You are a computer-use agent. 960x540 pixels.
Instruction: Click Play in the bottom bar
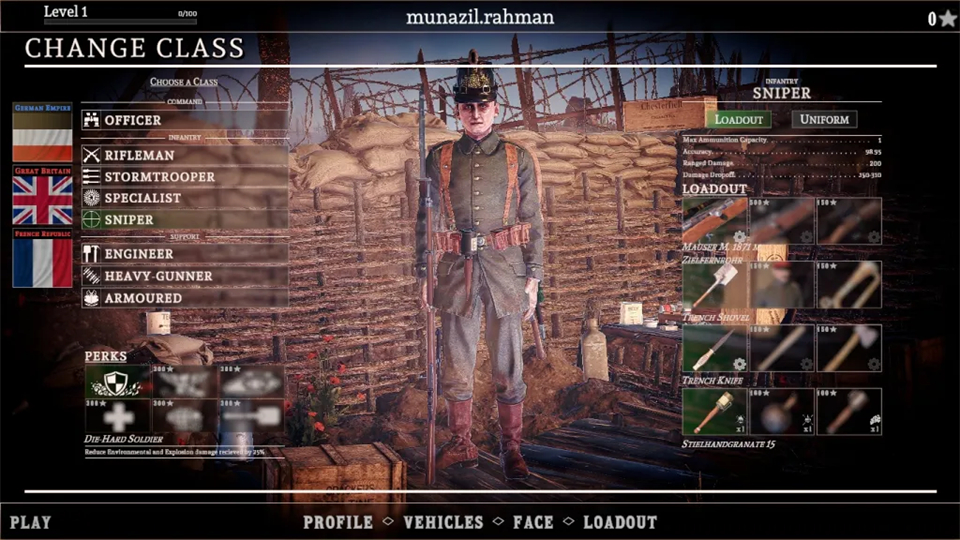click(31, 522)
